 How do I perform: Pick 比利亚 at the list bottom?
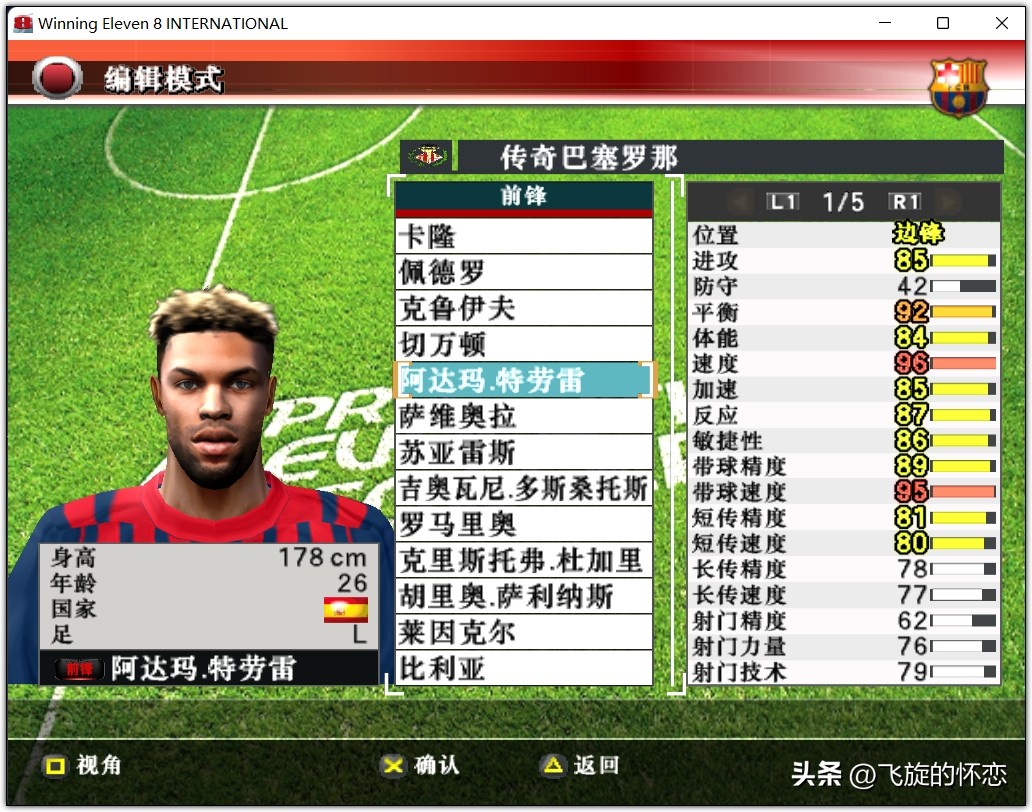(x=523, y=668)
